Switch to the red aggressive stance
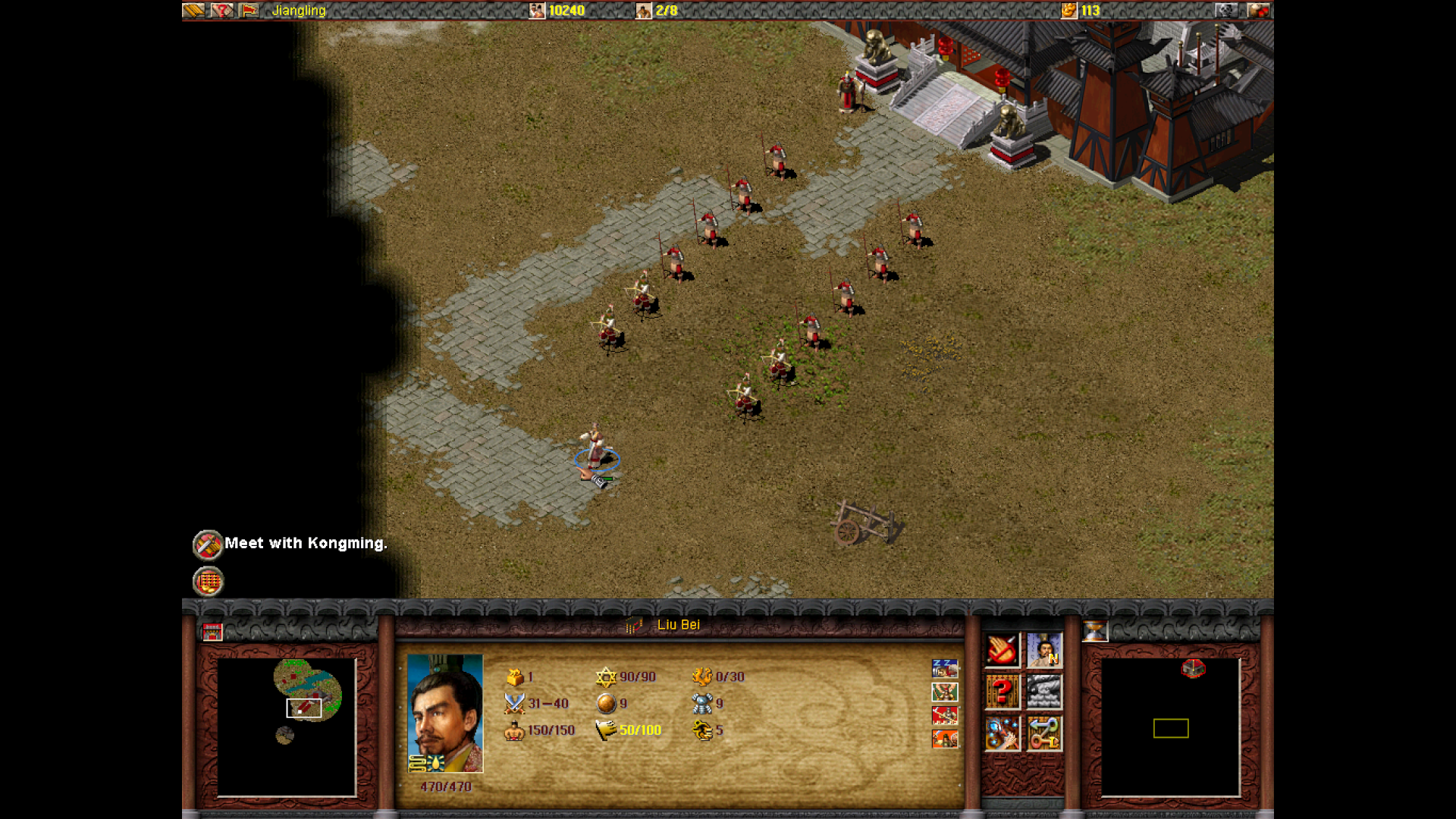The image size is (1456, 819). (x=944, y=715)
